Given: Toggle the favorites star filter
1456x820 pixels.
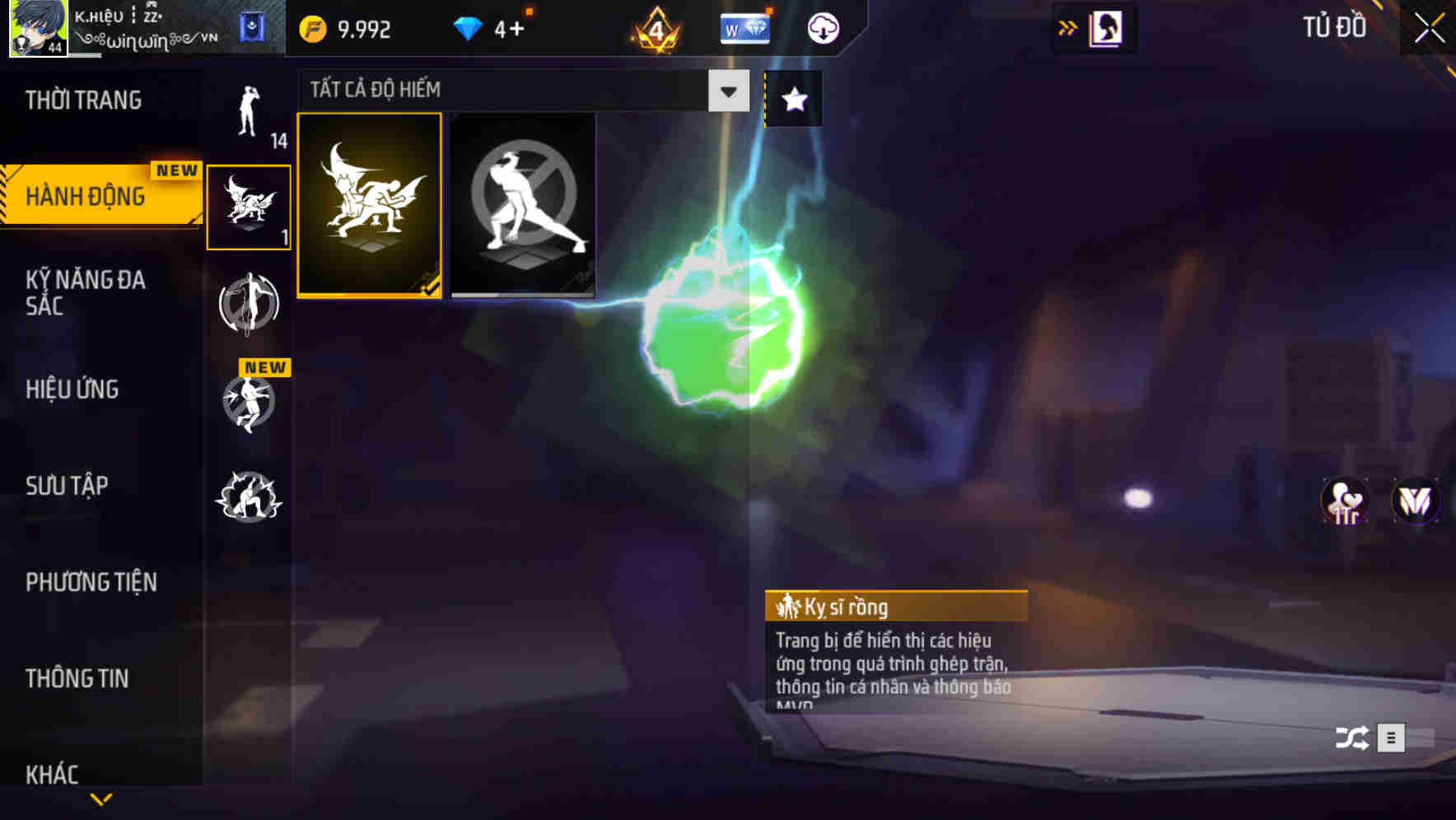Looking at the screenshot, I should [793, 100].
